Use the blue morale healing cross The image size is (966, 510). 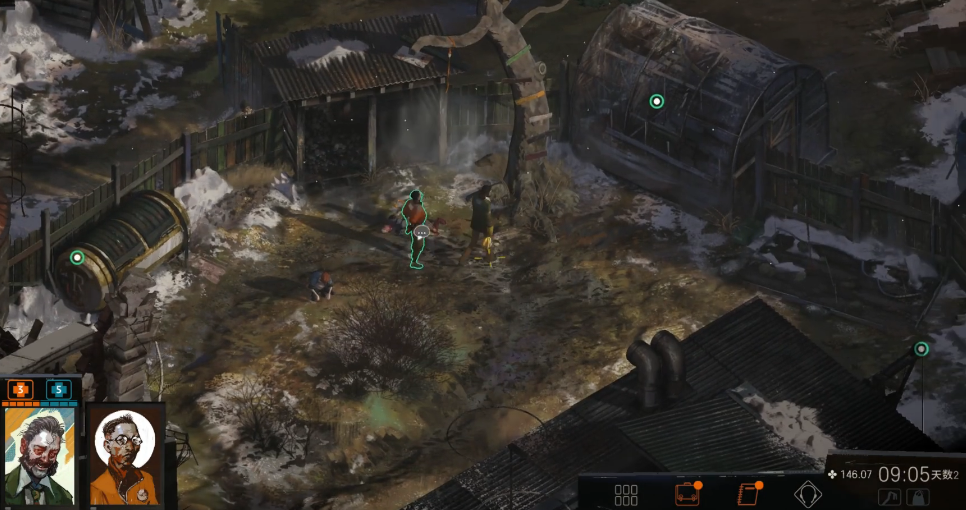coord(58,389)
